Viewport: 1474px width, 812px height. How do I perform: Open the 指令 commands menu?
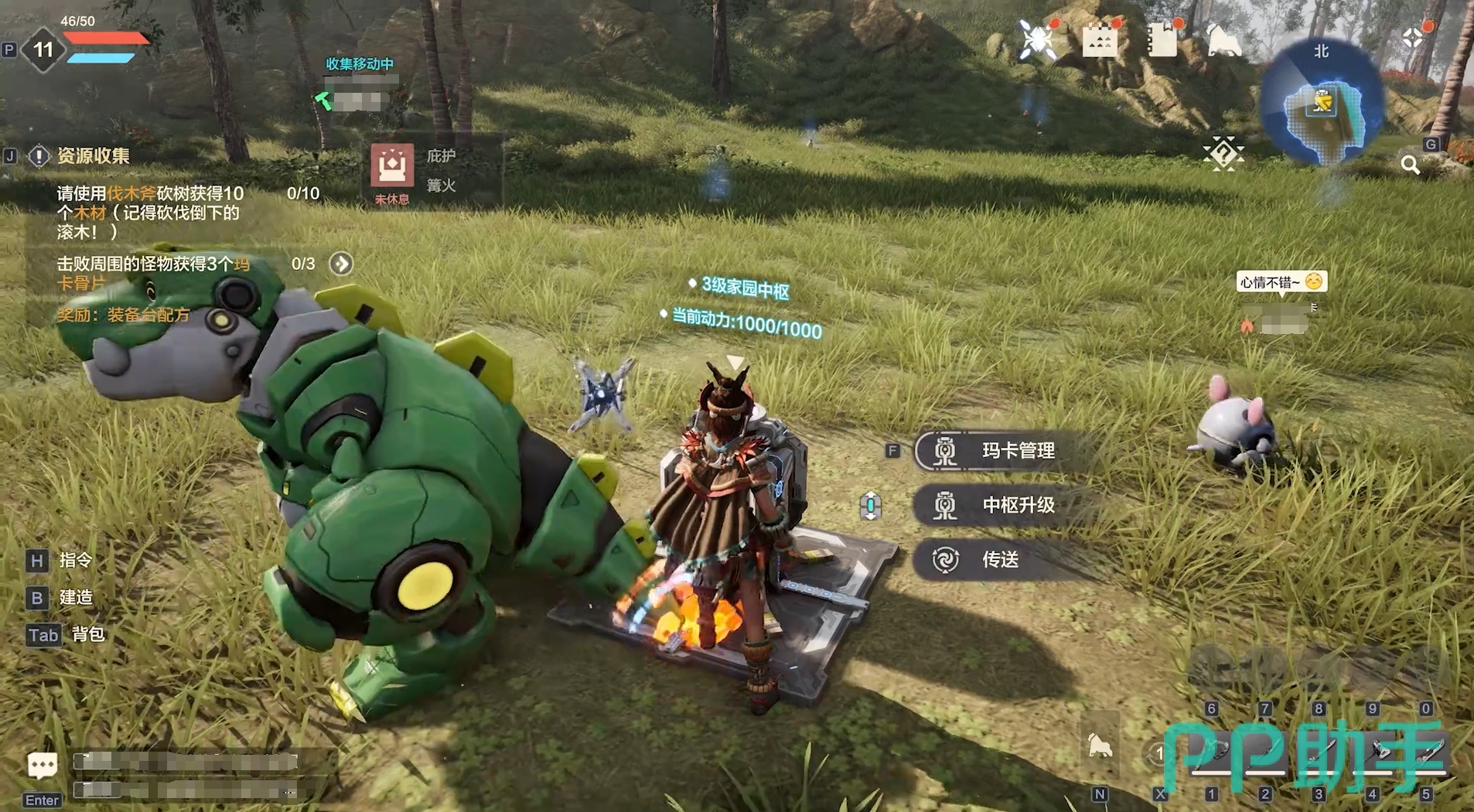point(75,560)
